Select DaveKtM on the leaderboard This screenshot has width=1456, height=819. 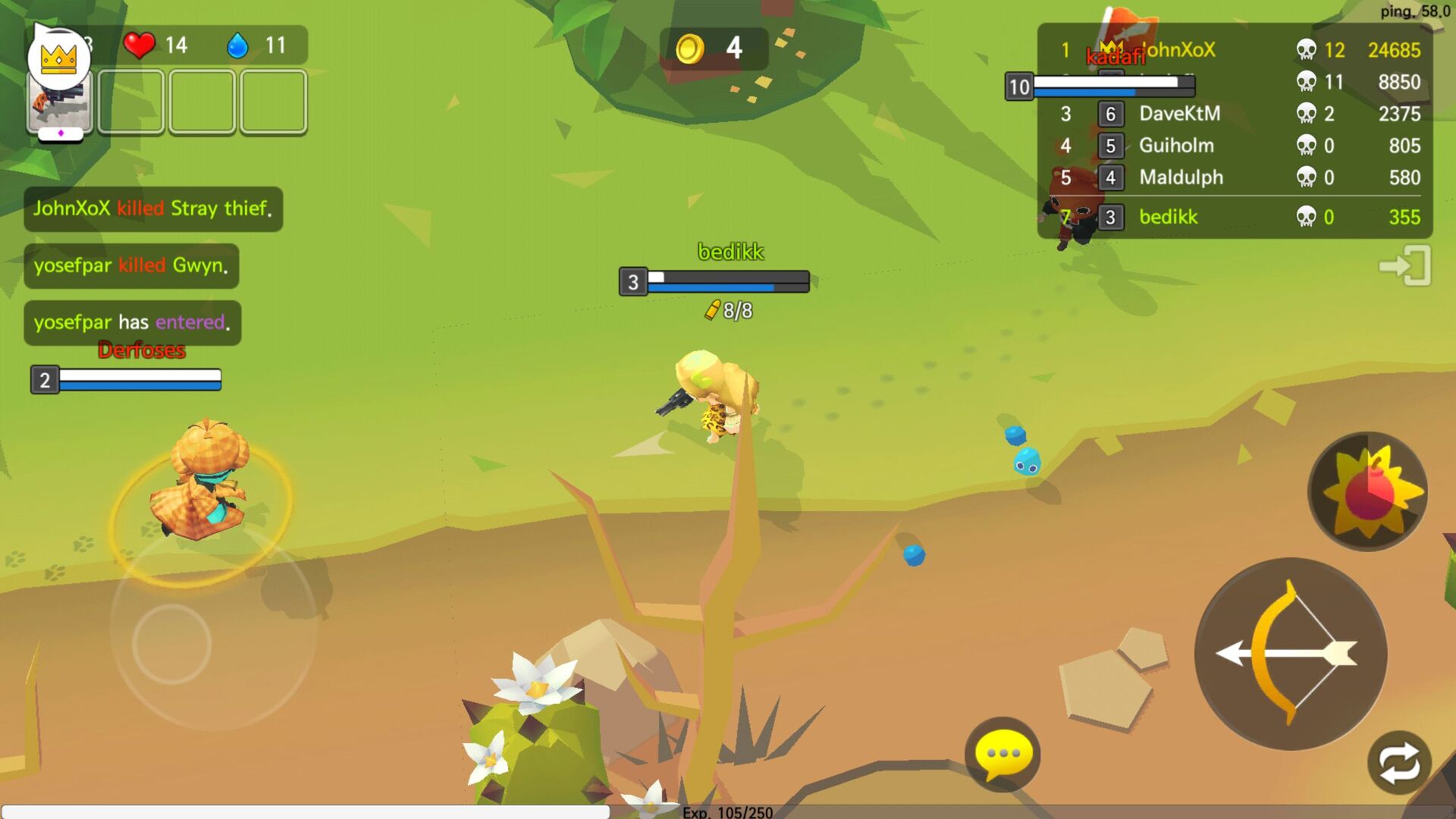(1178, 115)
